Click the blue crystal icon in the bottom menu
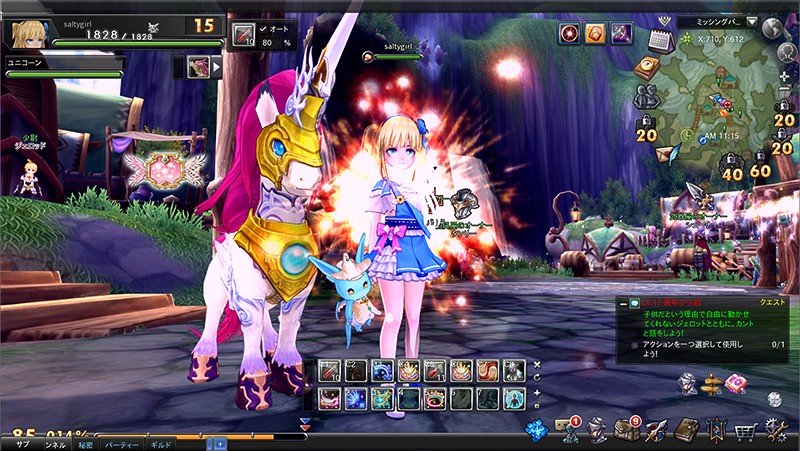The height and width of the screenshot is (451, 800). [x=536, y=431]
